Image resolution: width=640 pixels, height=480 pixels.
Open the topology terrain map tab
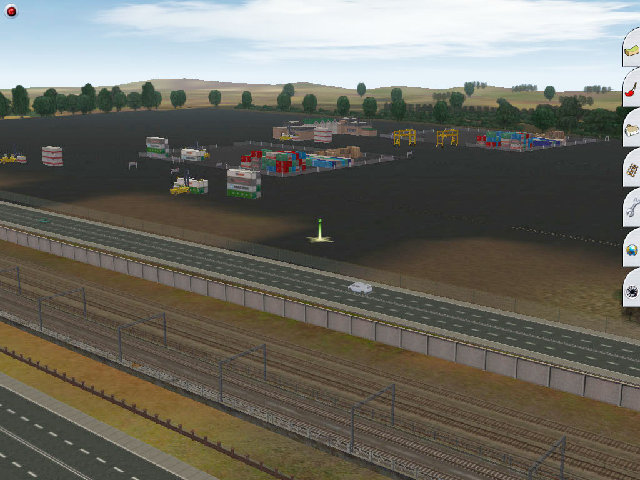(x=632, y=48)
